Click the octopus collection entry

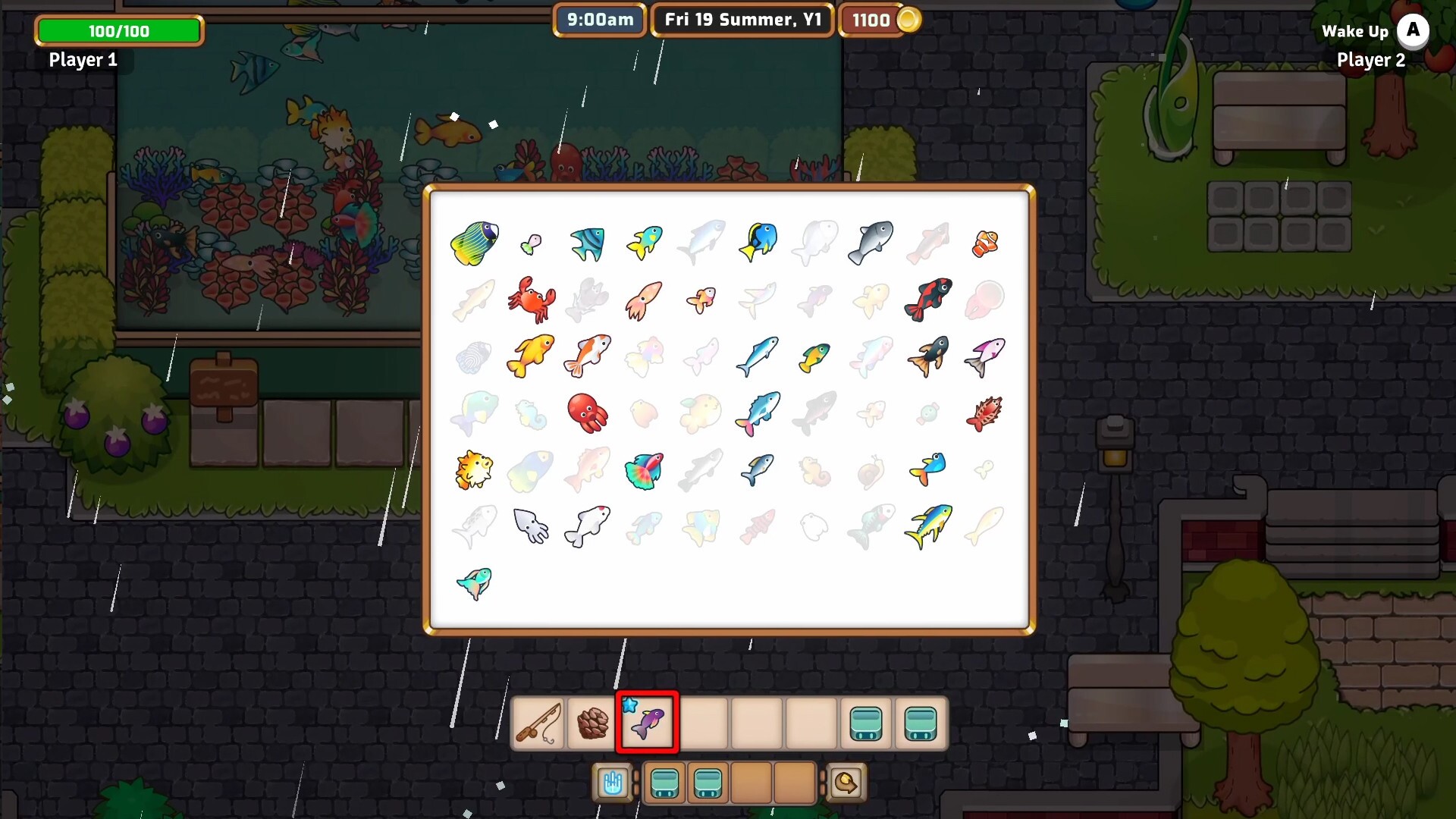pyautogui.click(x=588, y=413)
